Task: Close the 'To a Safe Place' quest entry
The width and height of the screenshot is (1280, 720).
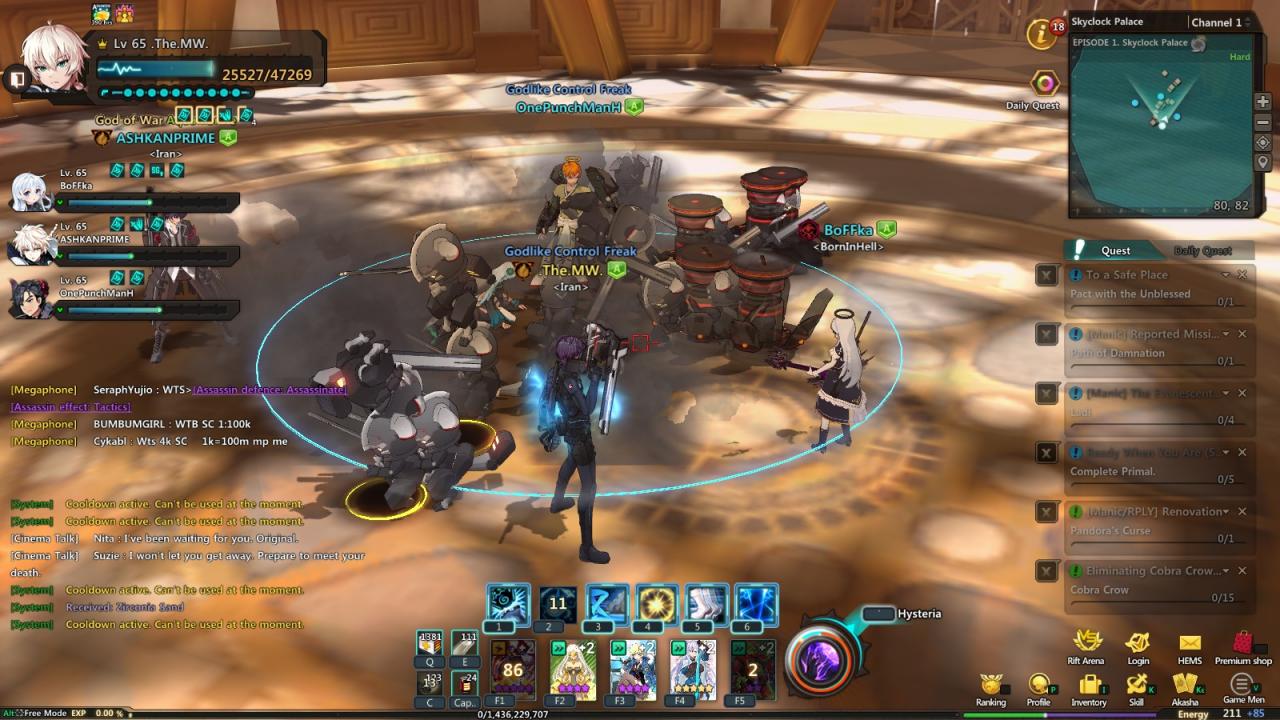Action: coord(1242,275)
